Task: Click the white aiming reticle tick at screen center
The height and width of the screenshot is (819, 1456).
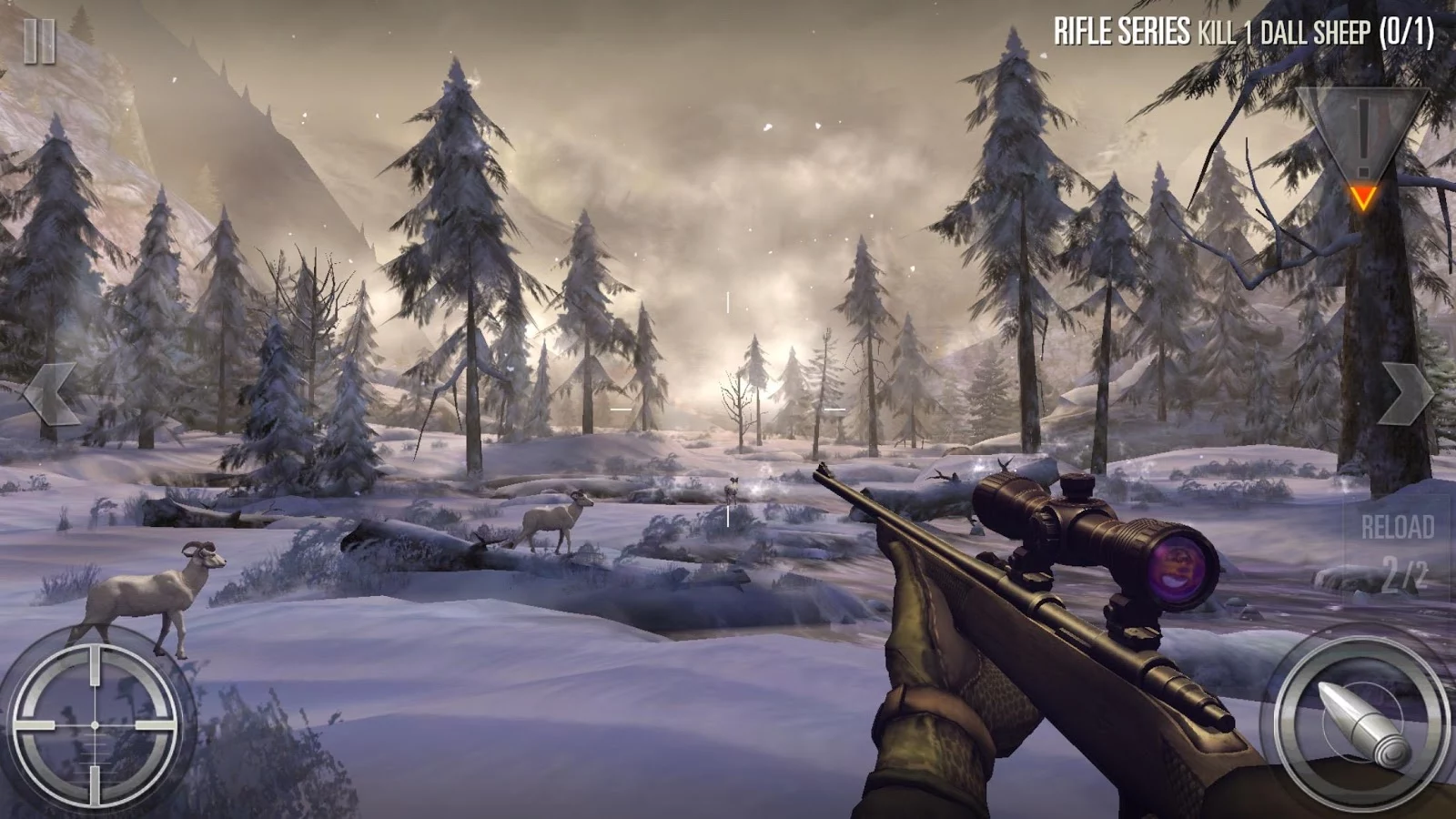Action: pos(730,517)
